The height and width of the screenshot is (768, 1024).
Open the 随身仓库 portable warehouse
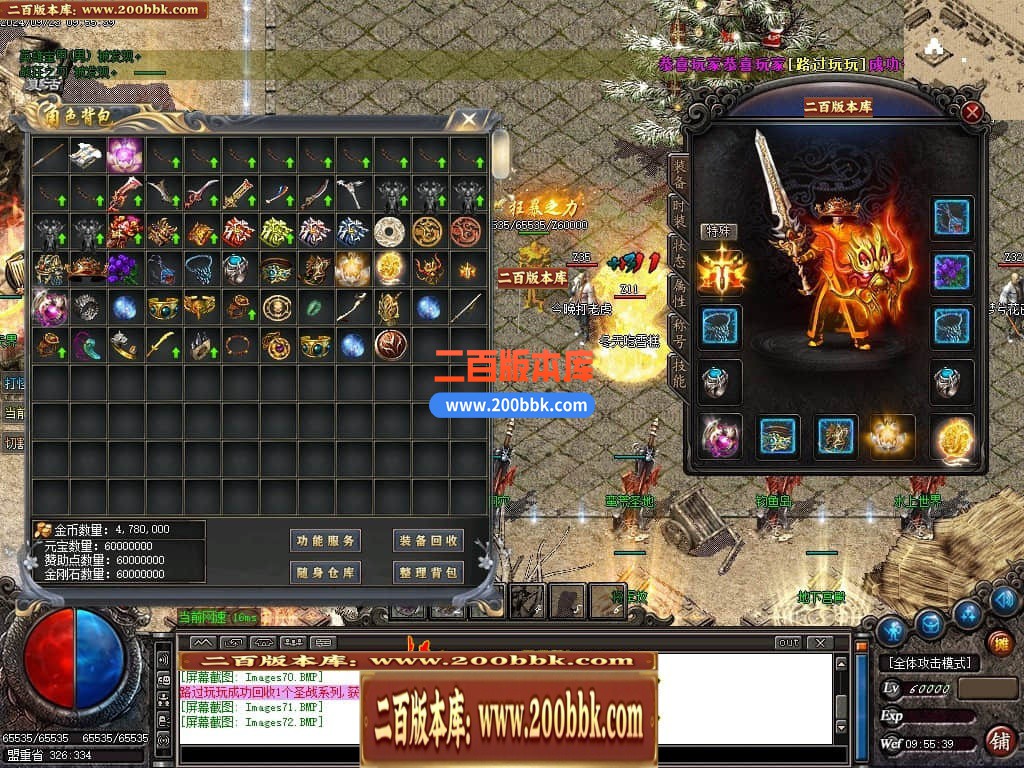click(x=325, y=572)
